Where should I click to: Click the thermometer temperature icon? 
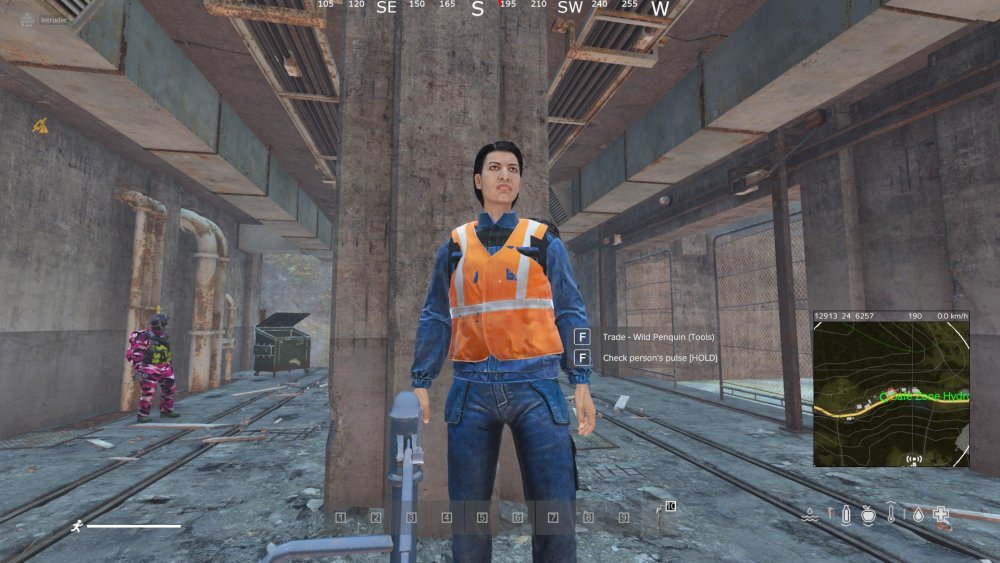click(x=891, y=516)
